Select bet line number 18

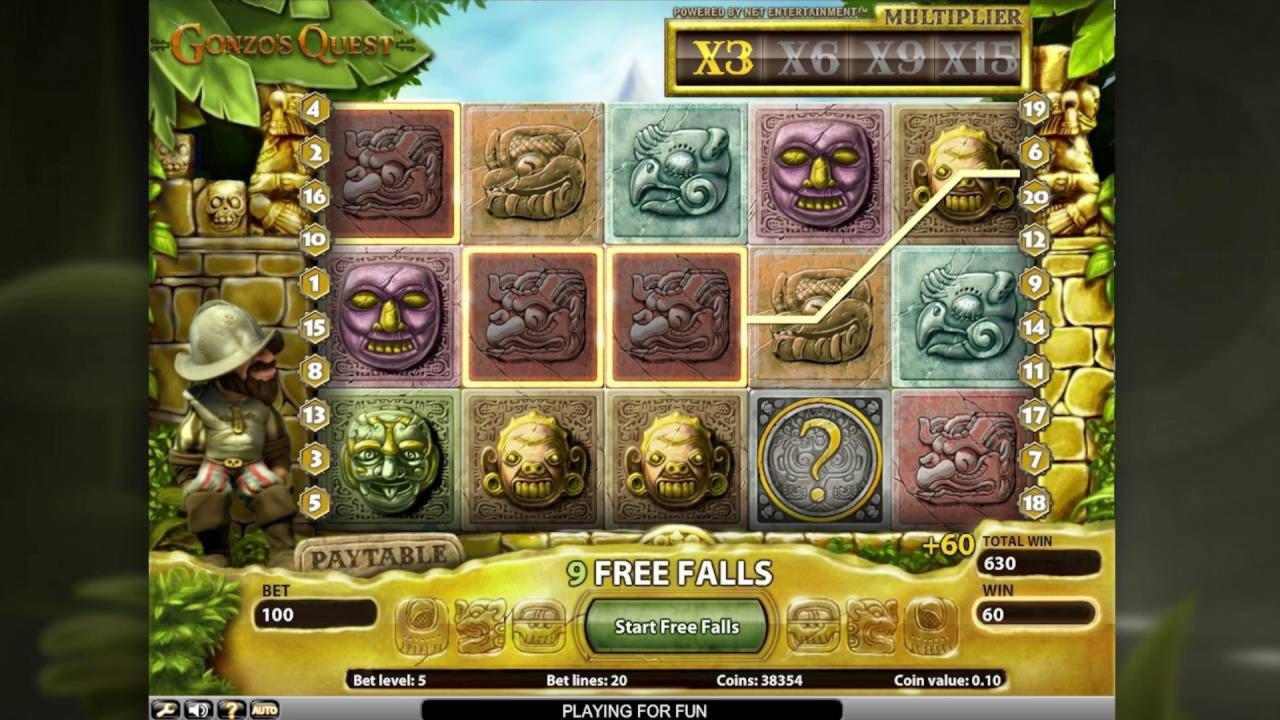point(1034,502)
